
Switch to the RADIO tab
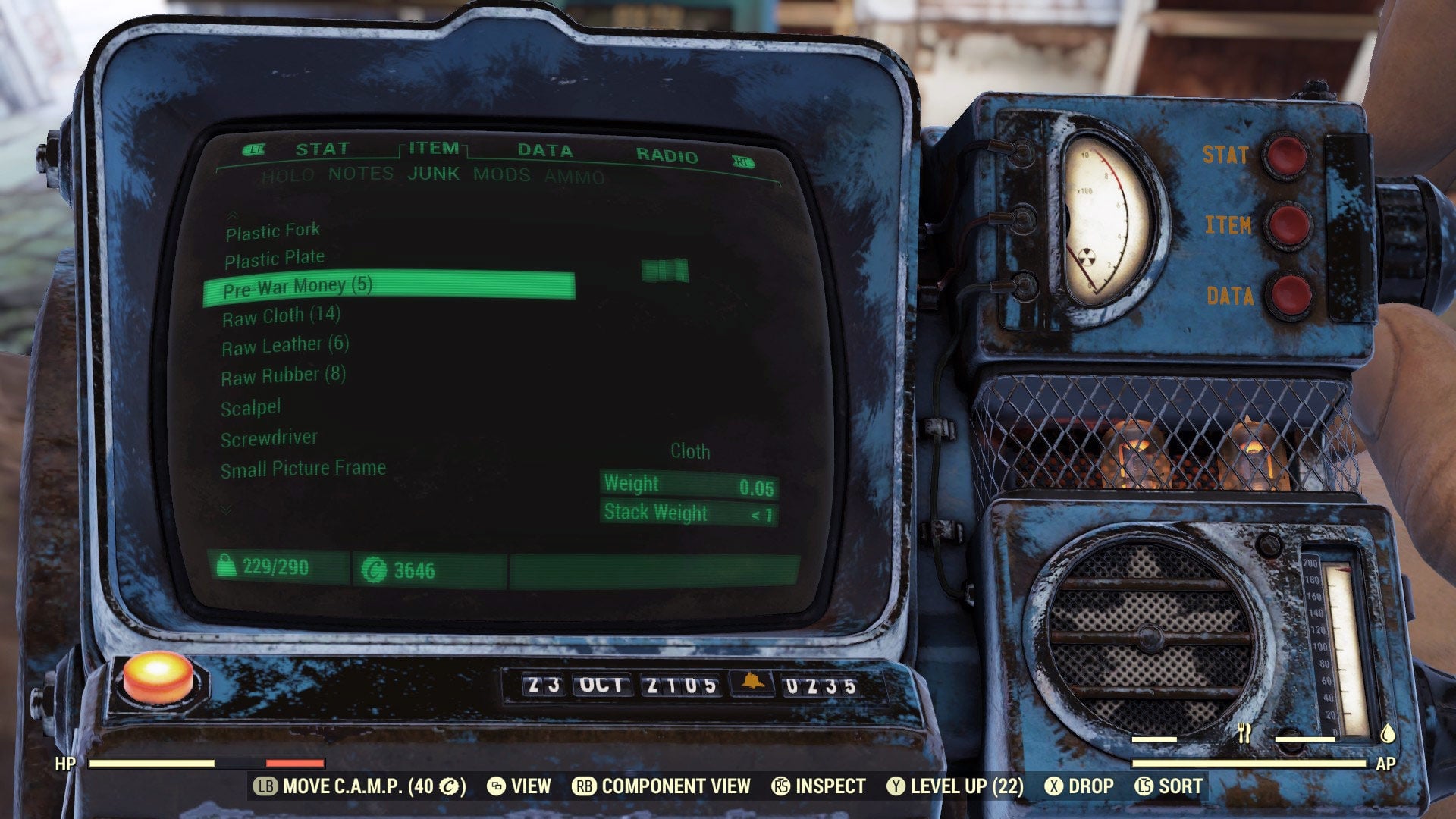667,158
